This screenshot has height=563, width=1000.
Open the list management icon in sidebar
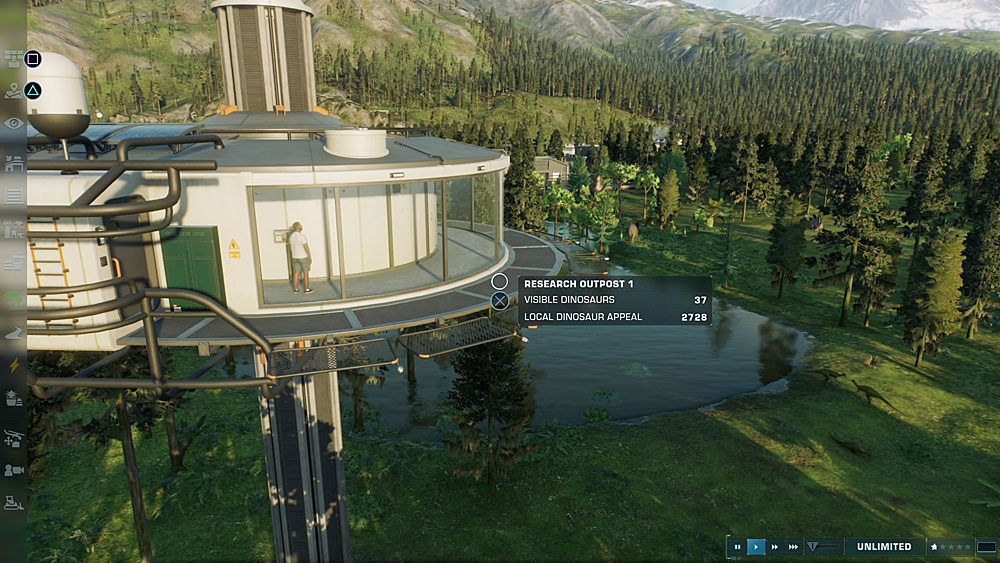pos(14,195)
